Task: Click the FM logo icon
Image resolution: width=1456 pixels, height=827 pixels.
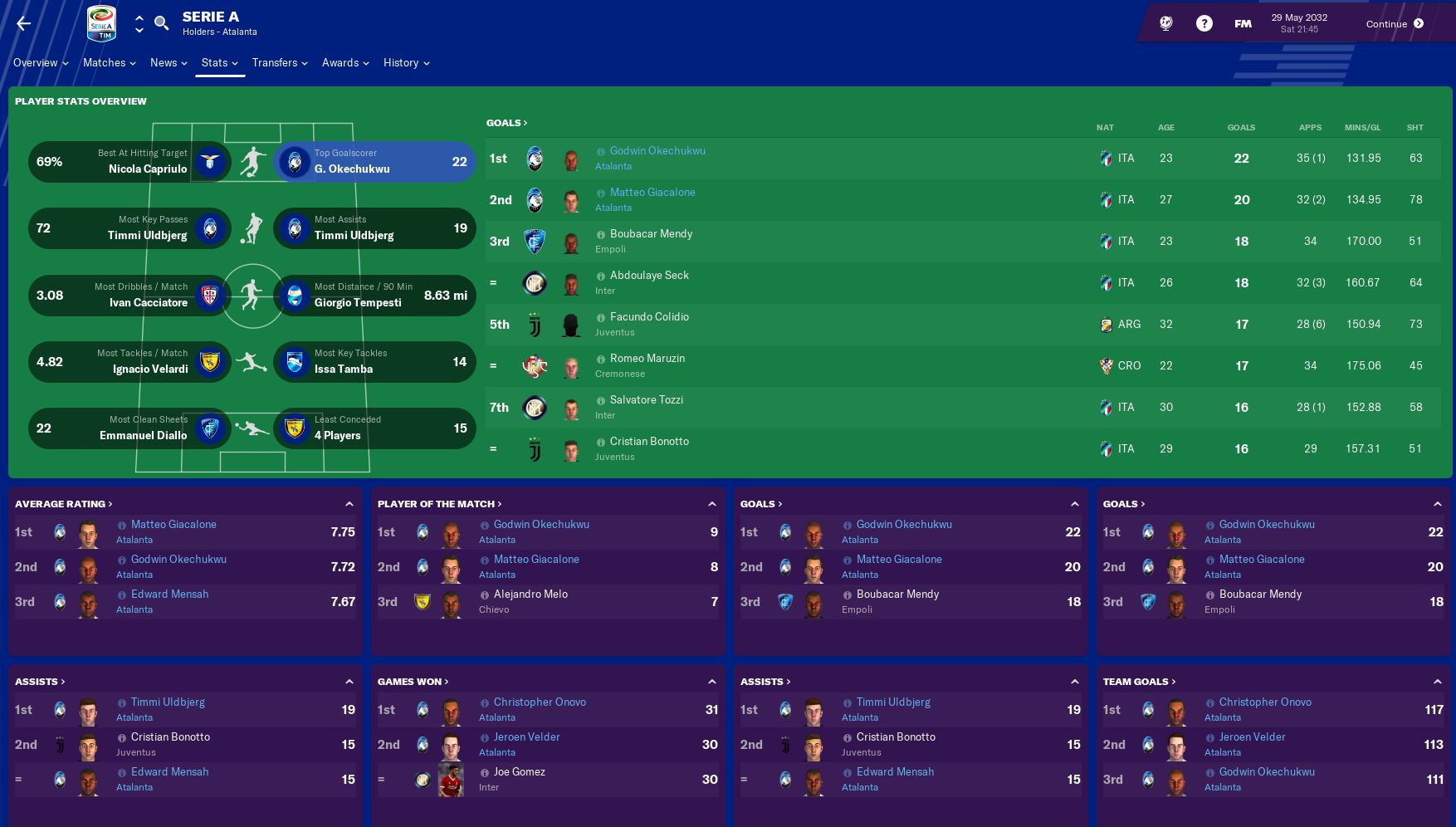Action: (1242, 24)
